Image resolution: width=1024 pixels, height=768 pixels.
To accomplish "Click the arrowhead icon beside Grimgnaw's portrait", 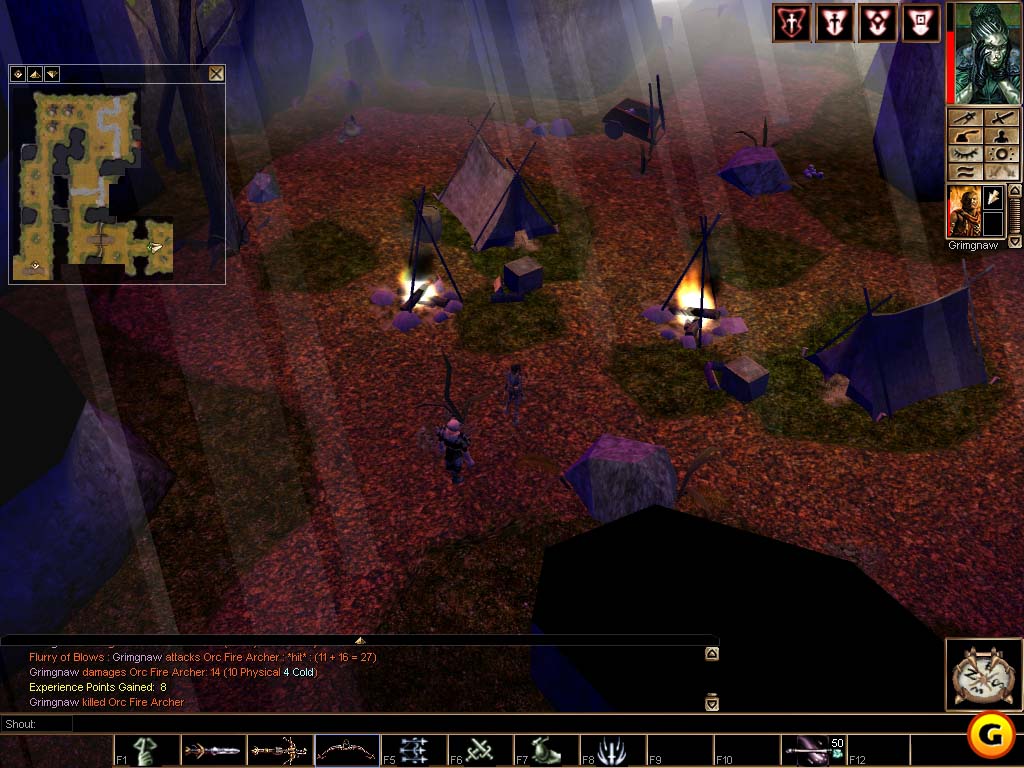I will pyautogui.click(x=994, y=198).
